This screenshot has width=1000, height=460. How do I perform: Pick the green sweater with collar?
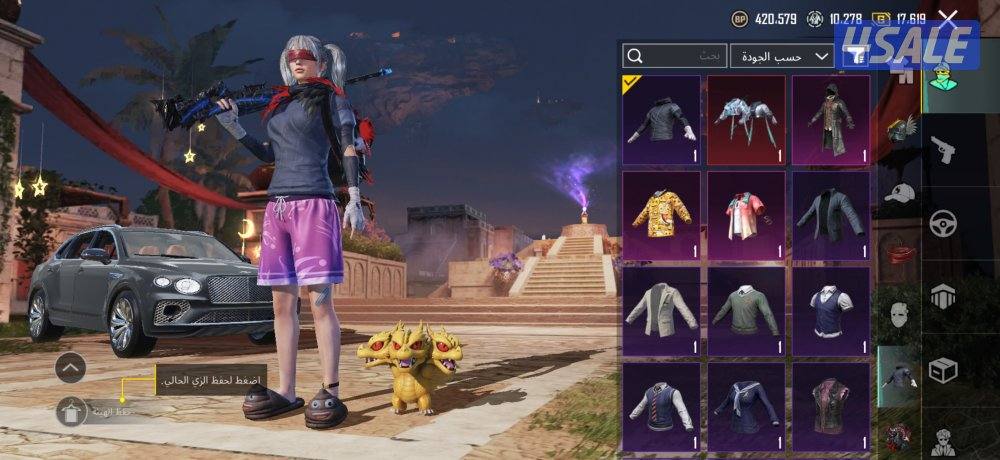(x=746, y=311)
